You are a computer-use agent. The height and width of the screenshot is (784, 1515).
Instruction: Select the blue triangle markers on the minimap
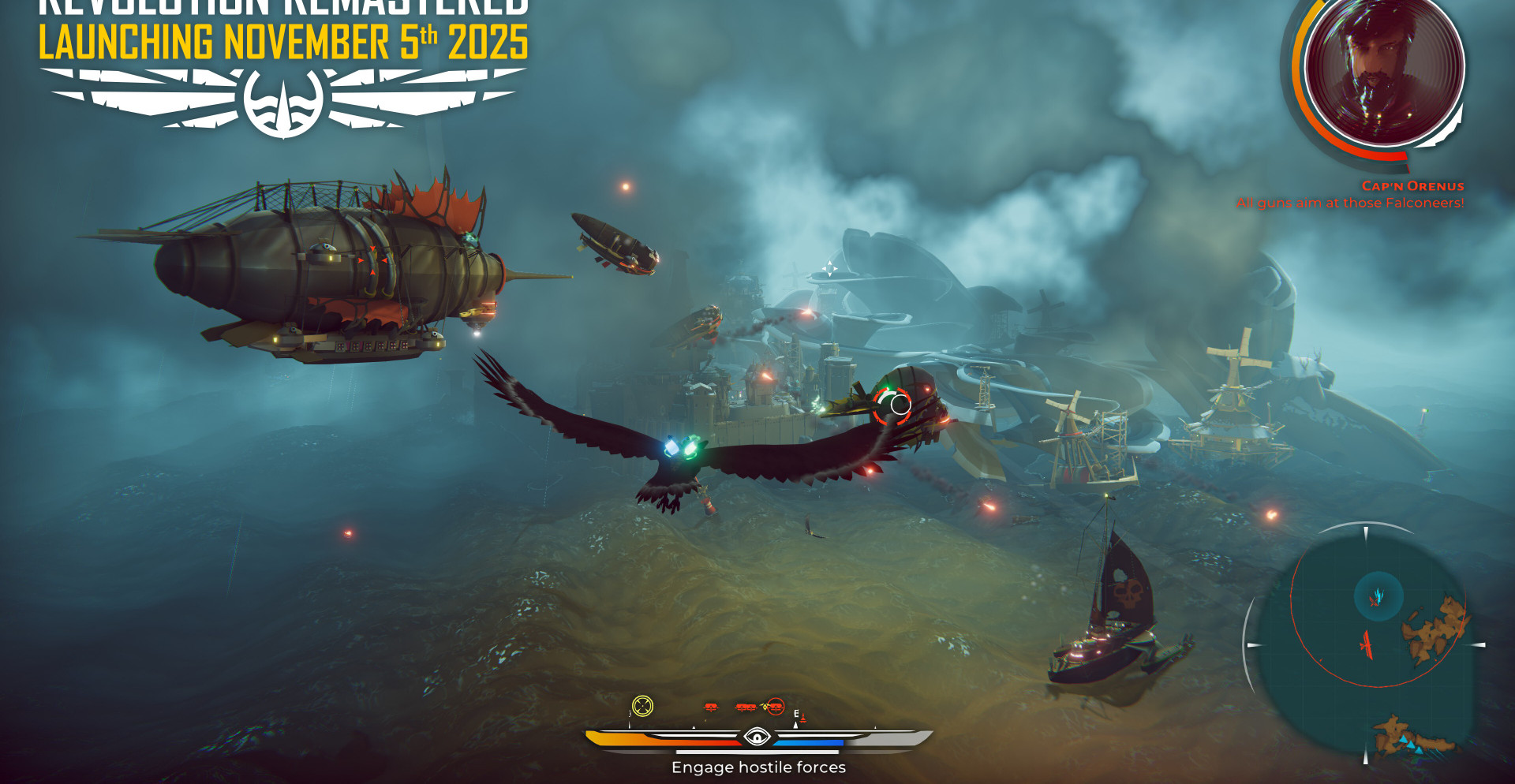click(1410, 745)
